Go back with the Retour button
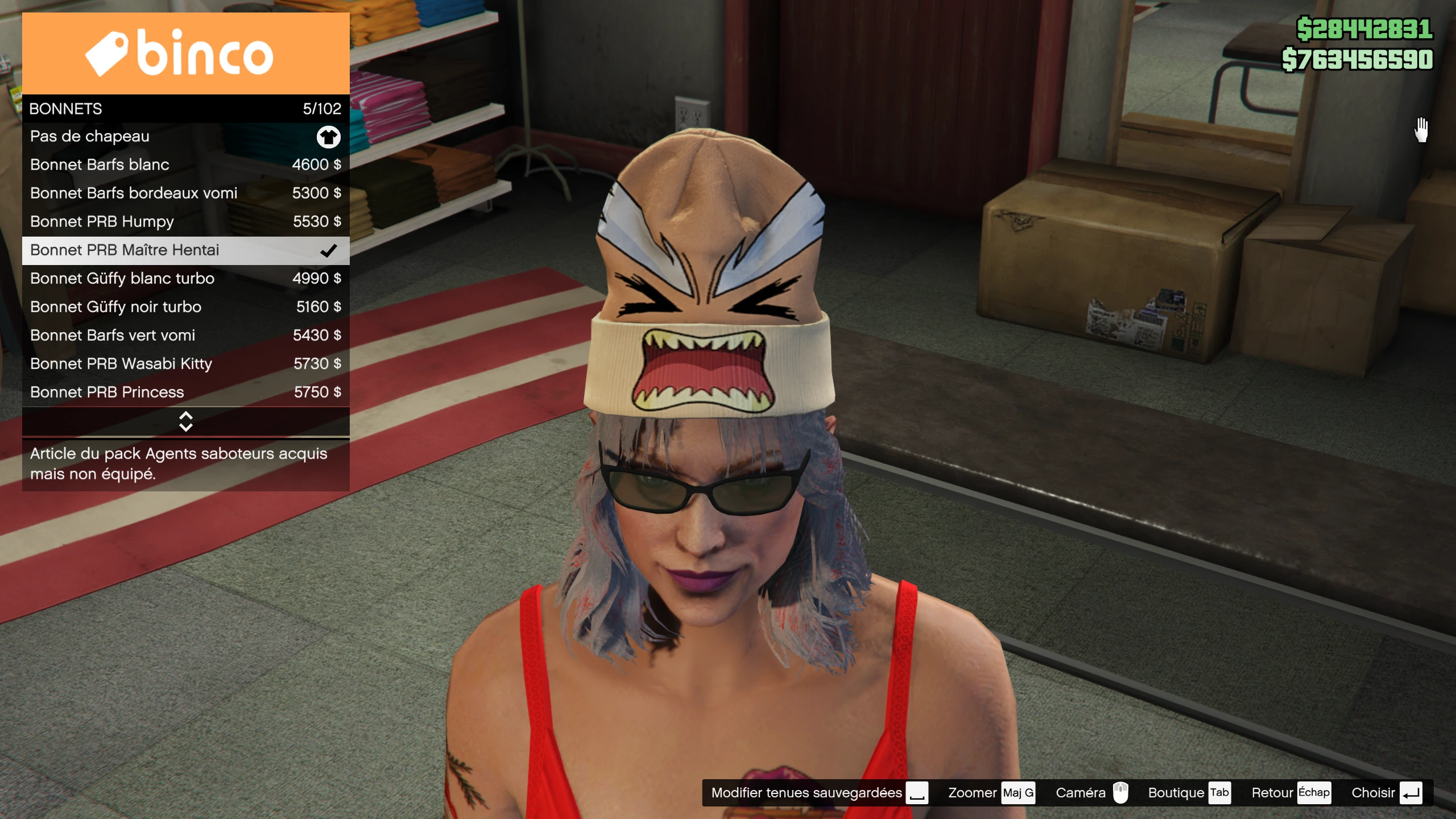 point(1290,793)
